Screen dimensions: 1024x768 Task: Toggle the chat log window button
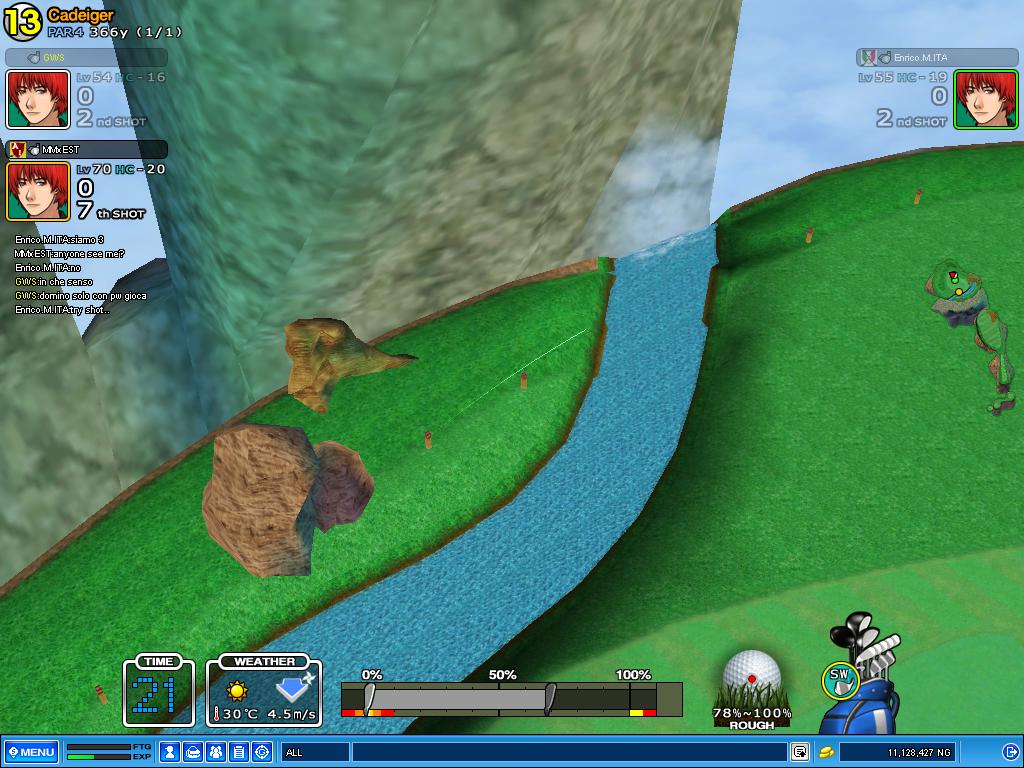coord(800,752)
